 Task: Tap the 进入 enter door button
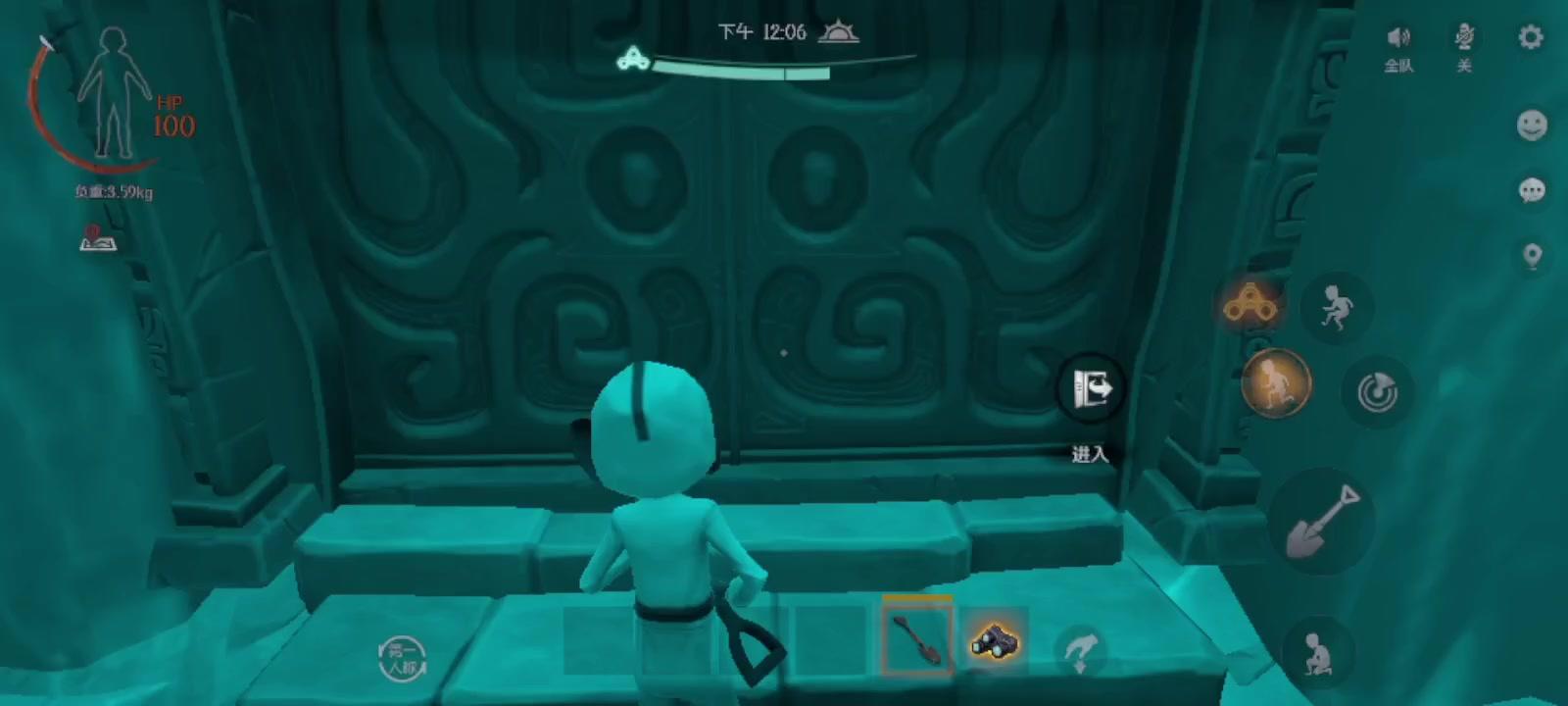1090,389
